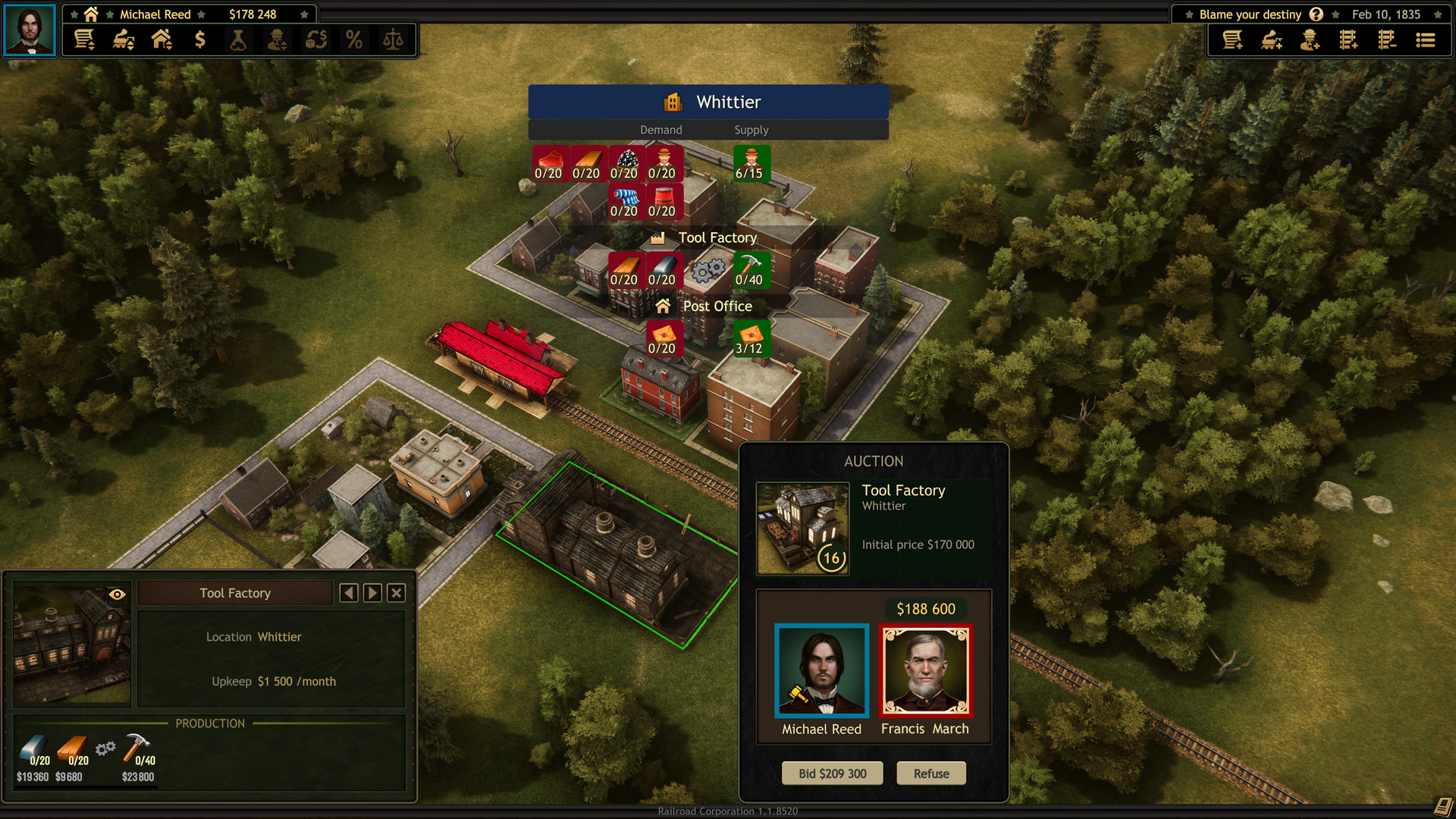1456x819 pixels.
Task: Select the build new track tool
Action: click(x=1350, y=39)
